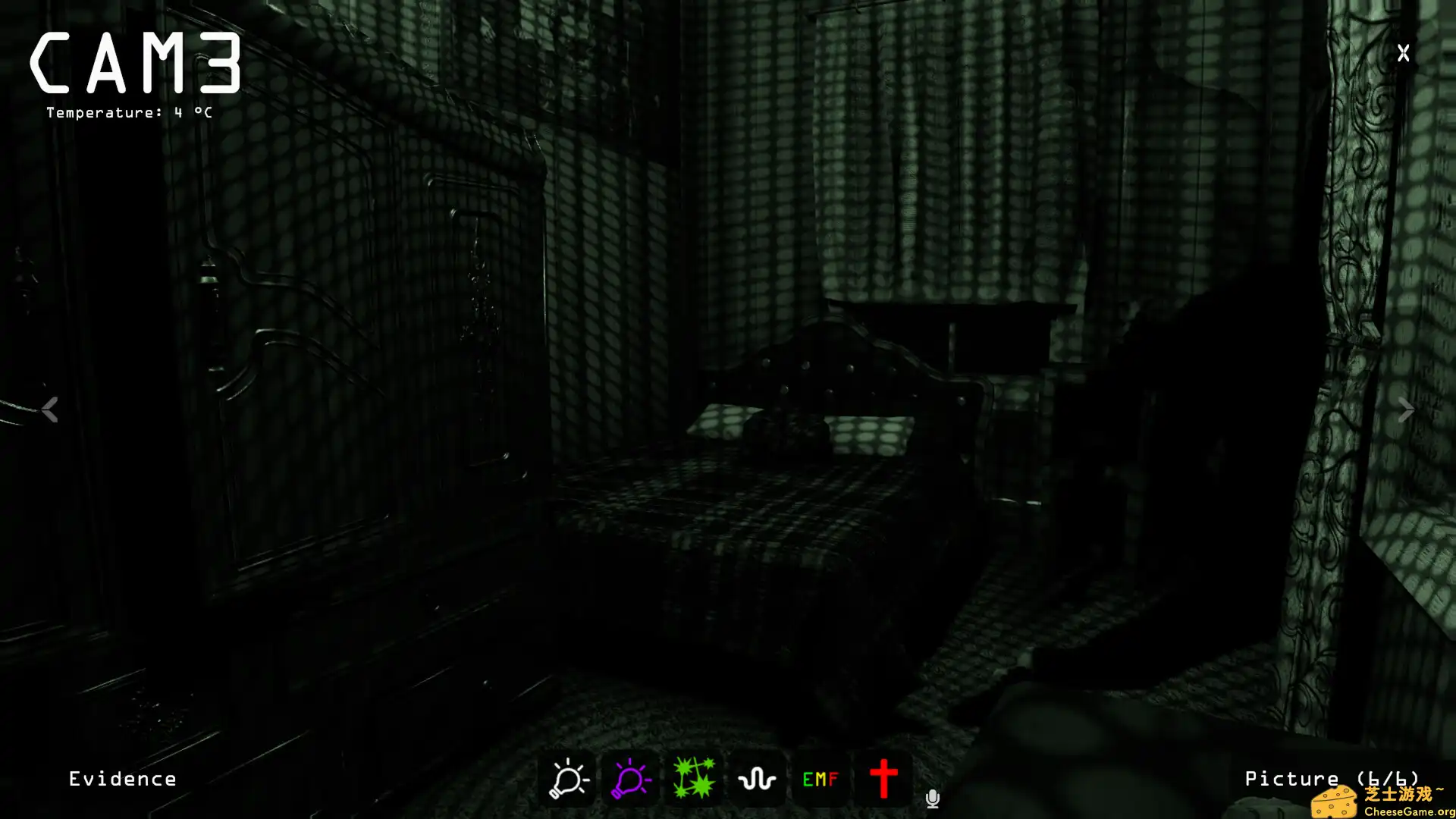Click the X to exit camera view
The width and height of the screenshot is (1456, 819).
click(x=1402, y=53)
